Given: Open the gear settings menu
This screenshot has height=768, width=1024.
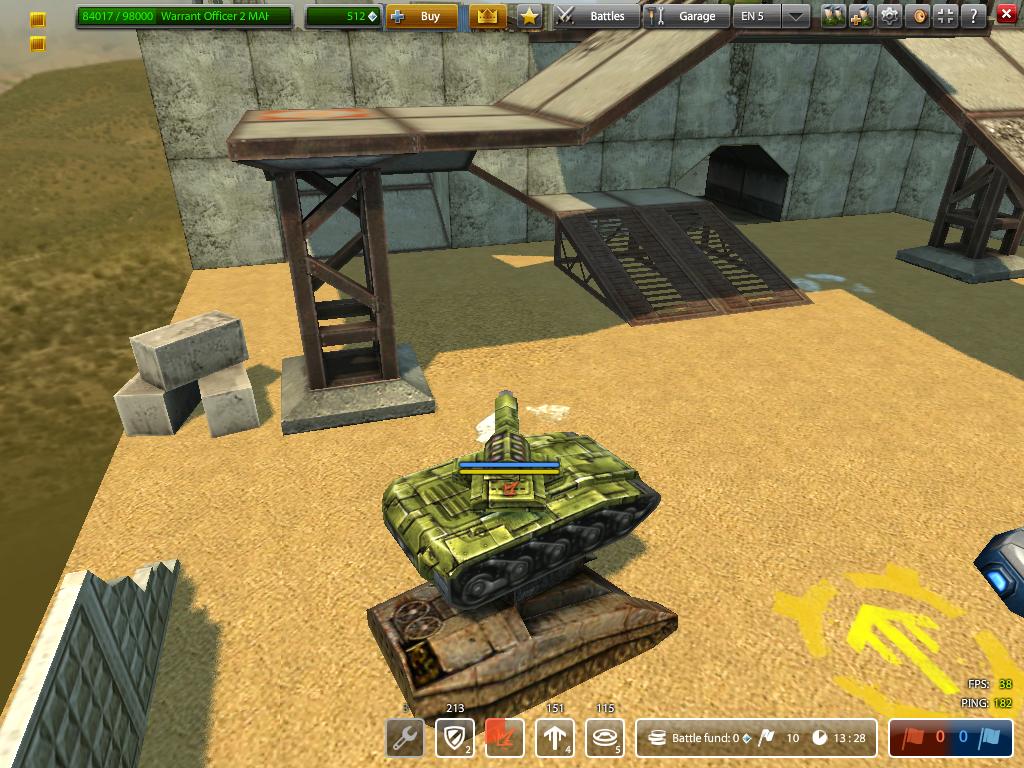Looking at the screenshot, I should coord(889,16).
